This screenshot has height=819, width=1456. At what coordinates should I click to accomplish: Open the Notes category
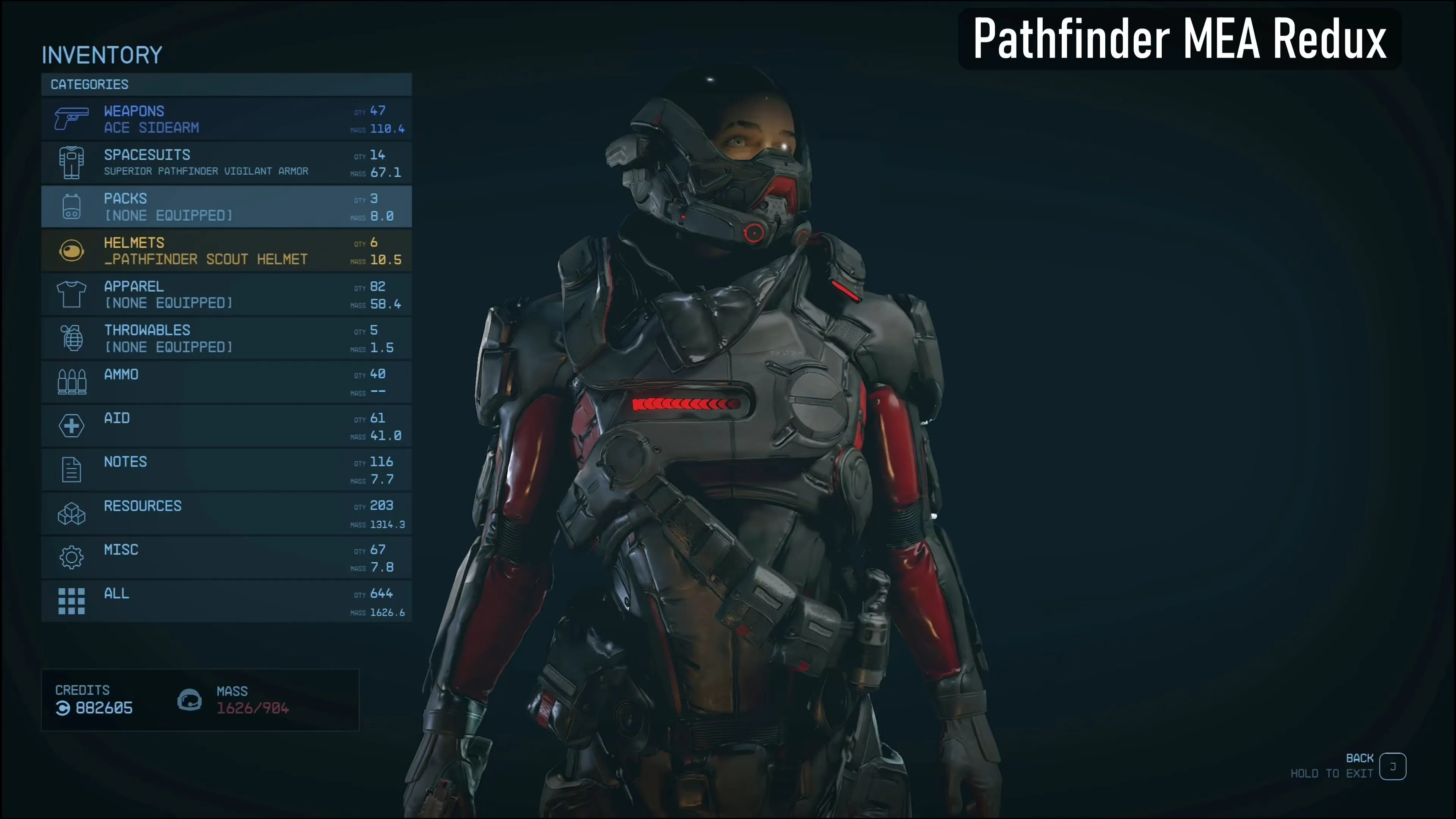click(226, 470)
